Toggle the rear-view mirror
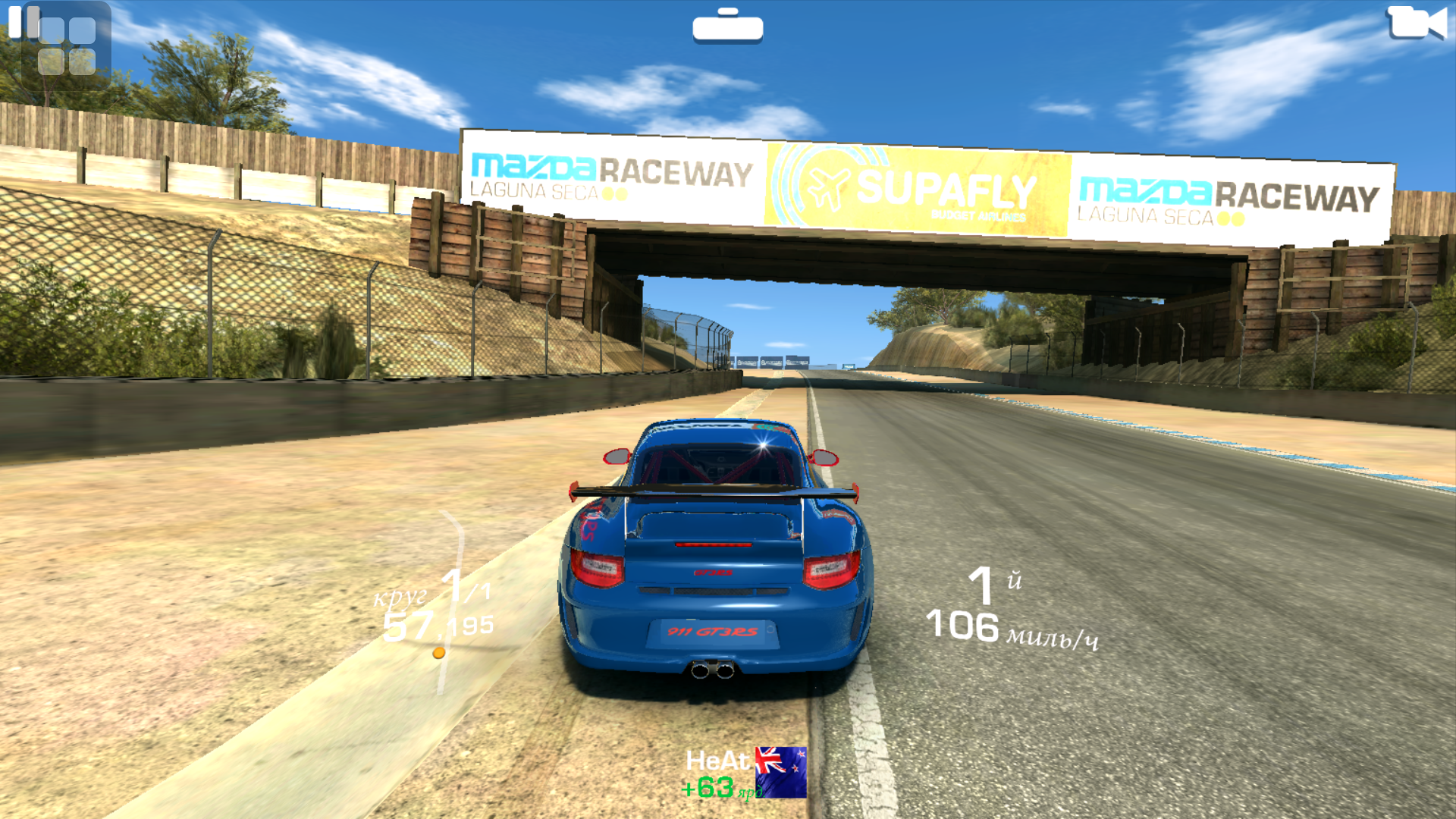The width and height of the screenshot is (1456, 819). pos(727,27)
